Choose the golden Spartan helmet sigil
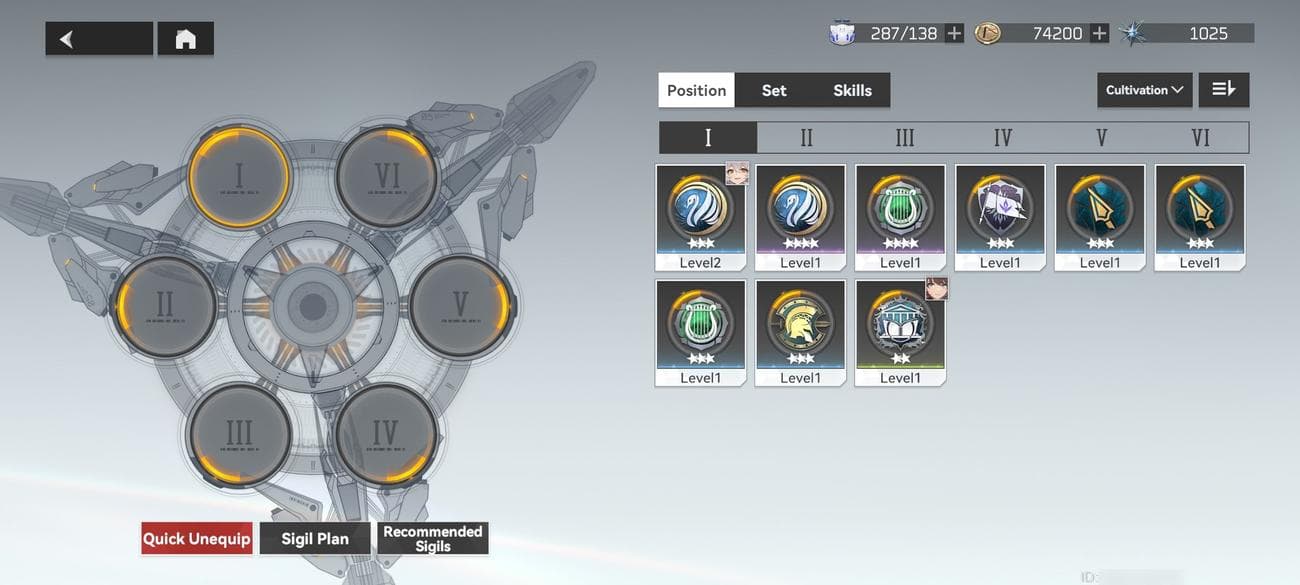 point(800,332)
